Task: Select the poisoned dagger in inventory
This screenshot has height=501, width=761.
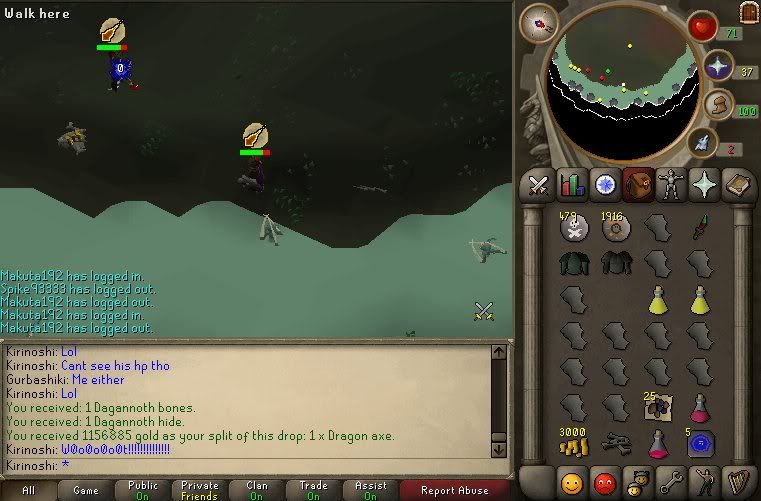Action: [x=702, y=227]
